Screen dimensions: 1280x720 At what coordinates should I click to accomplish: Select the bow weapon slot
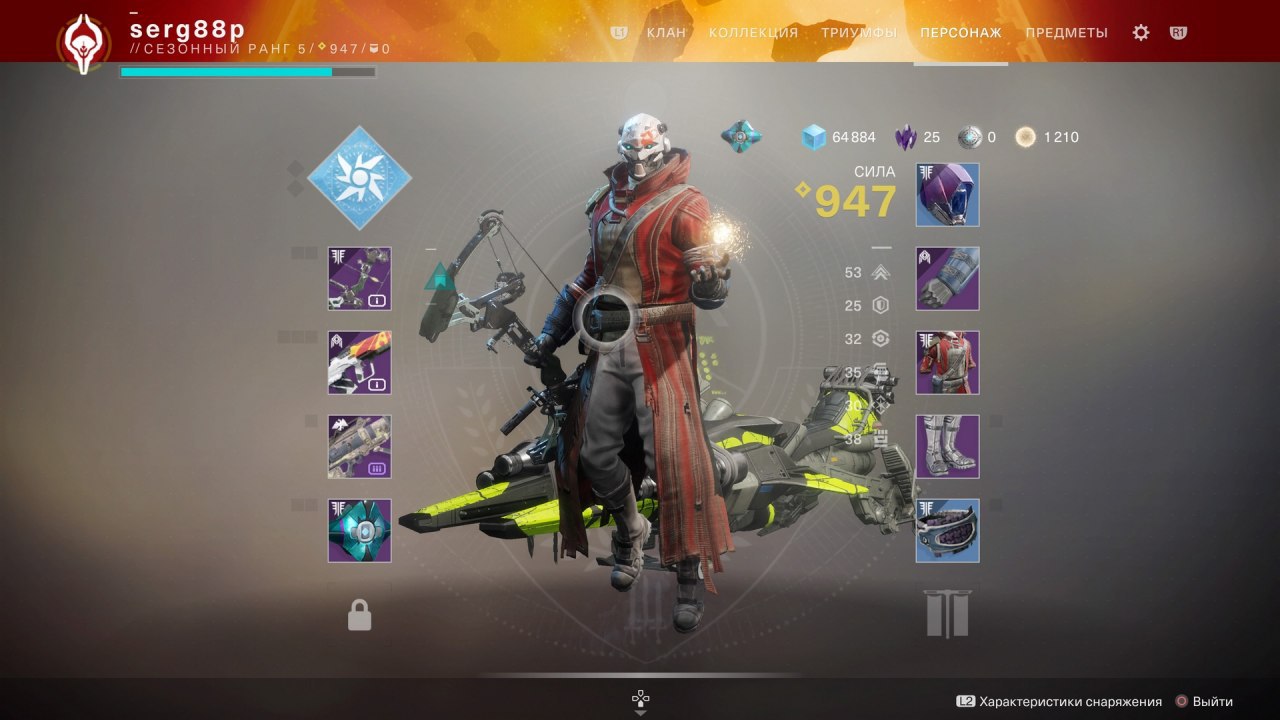pos(359,279)
